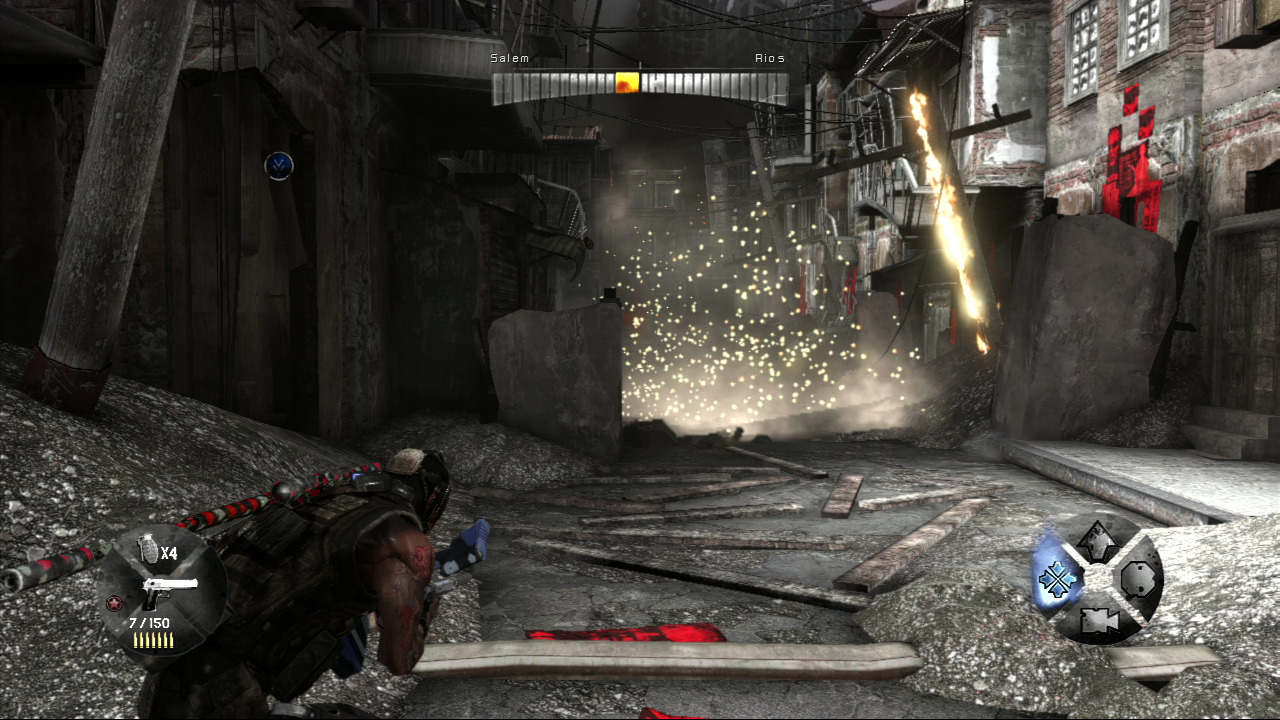Click the red star icon on weapon wheel
Viewport: 1280px width, 720px height.
[113, 604]
